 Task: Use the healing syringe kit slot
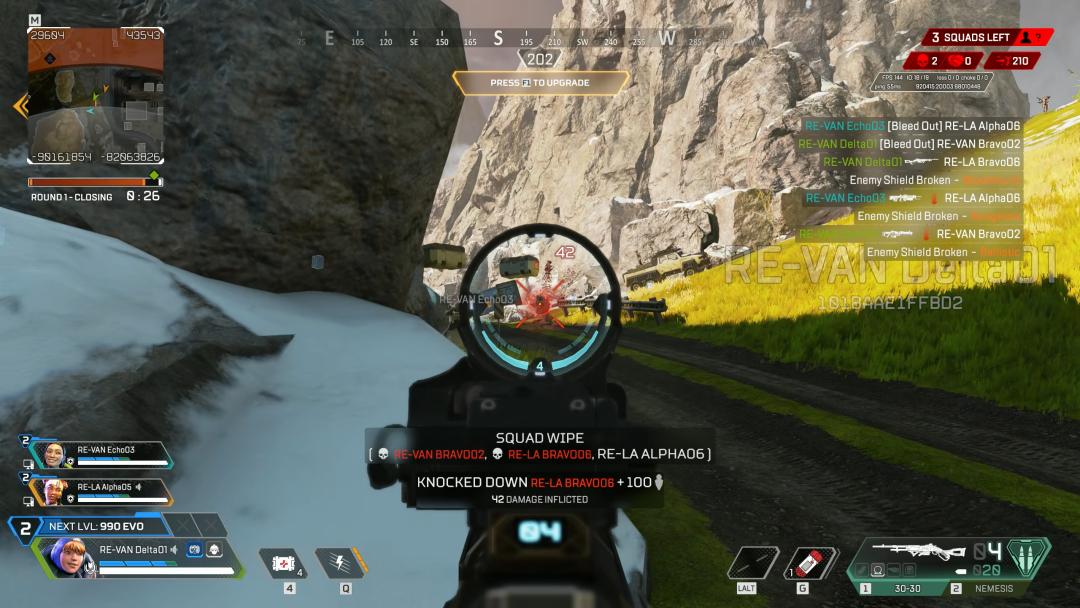[x=289, y=563]
